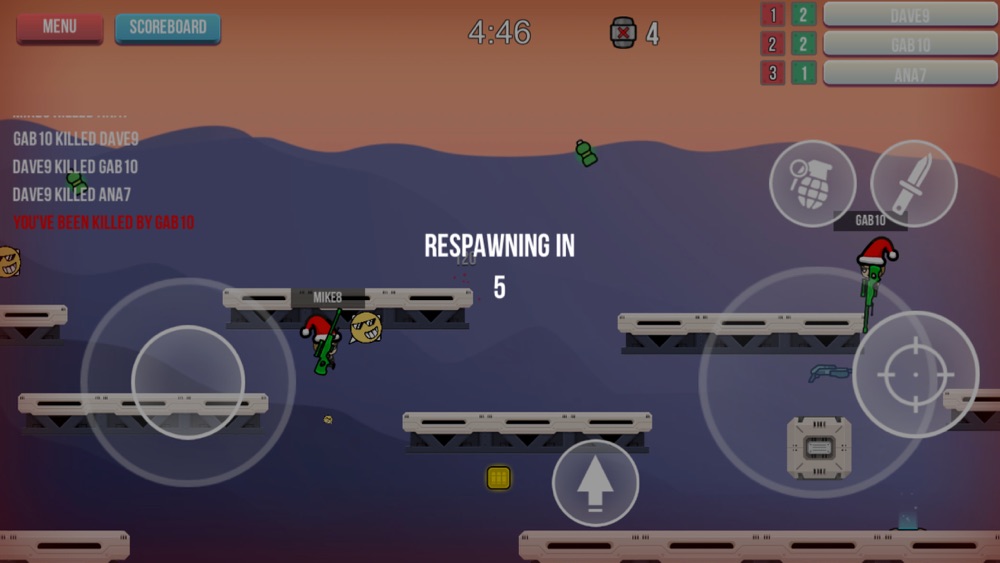Select DAVE9 row in the leaderboard

pos(910,15)
